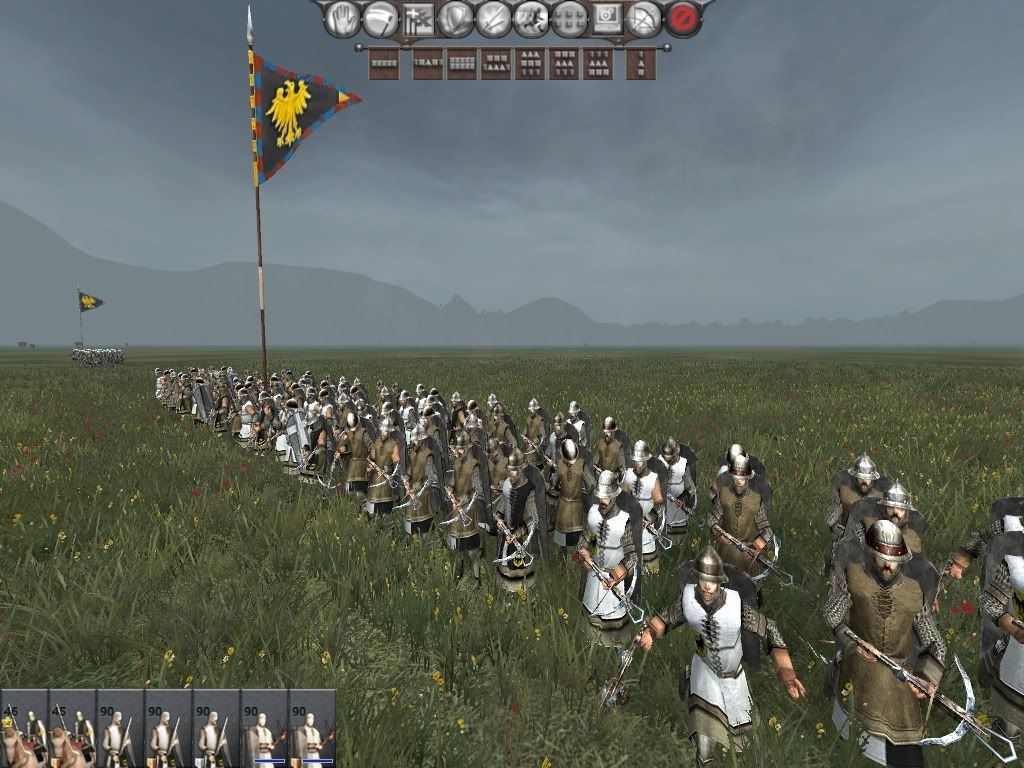The image size is (1024, 768).
Task: Click the square framed special ability button
Action: [x=607, y=18]
